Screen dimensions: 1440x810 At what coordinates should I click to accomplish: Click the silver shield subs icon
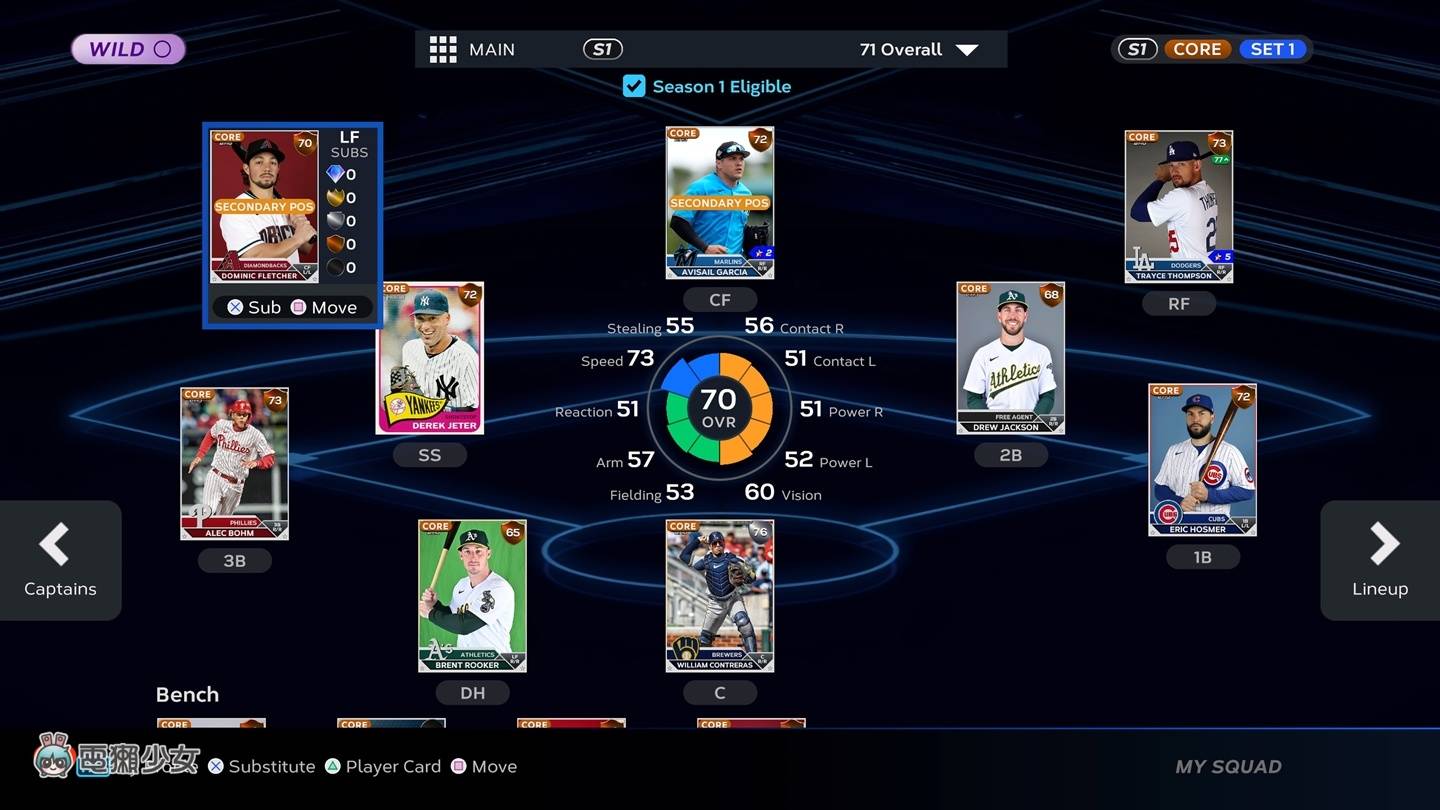pyautogui.click(x=335, y=221)
